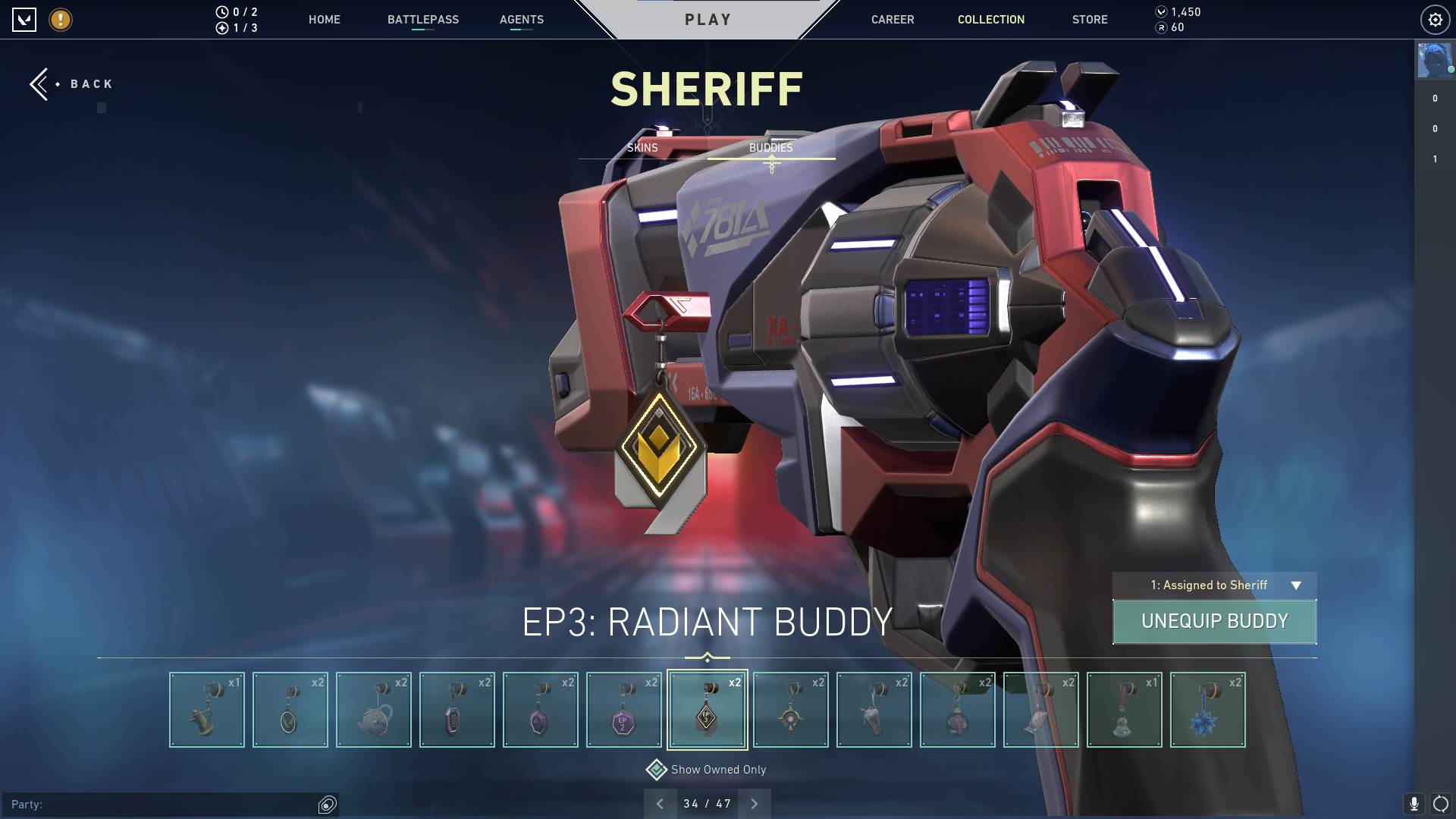The image size is (1456, 819).
Task: Click the daily missions progress icon
Action: (222, 28)
